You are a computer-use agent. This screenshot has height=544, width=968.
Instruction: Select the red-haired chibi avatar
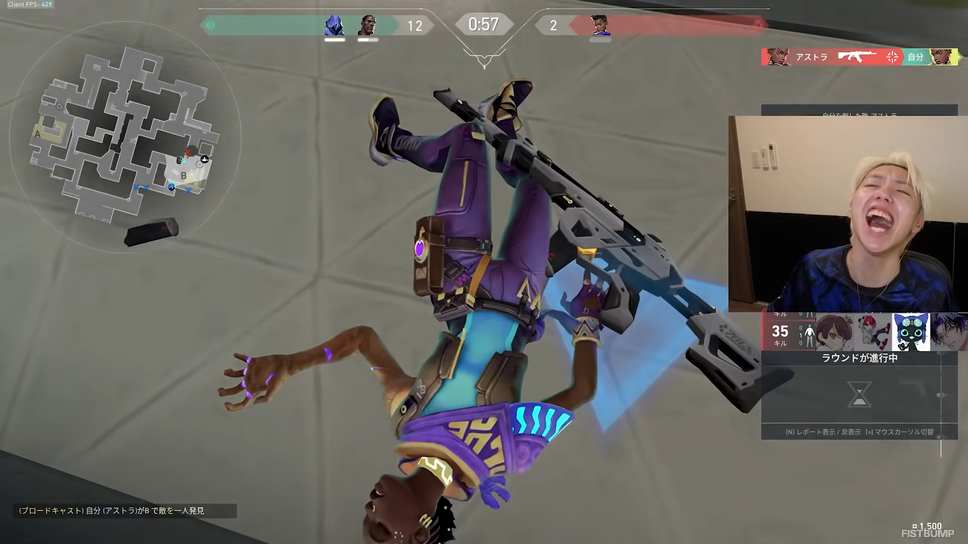click(872, 332)
